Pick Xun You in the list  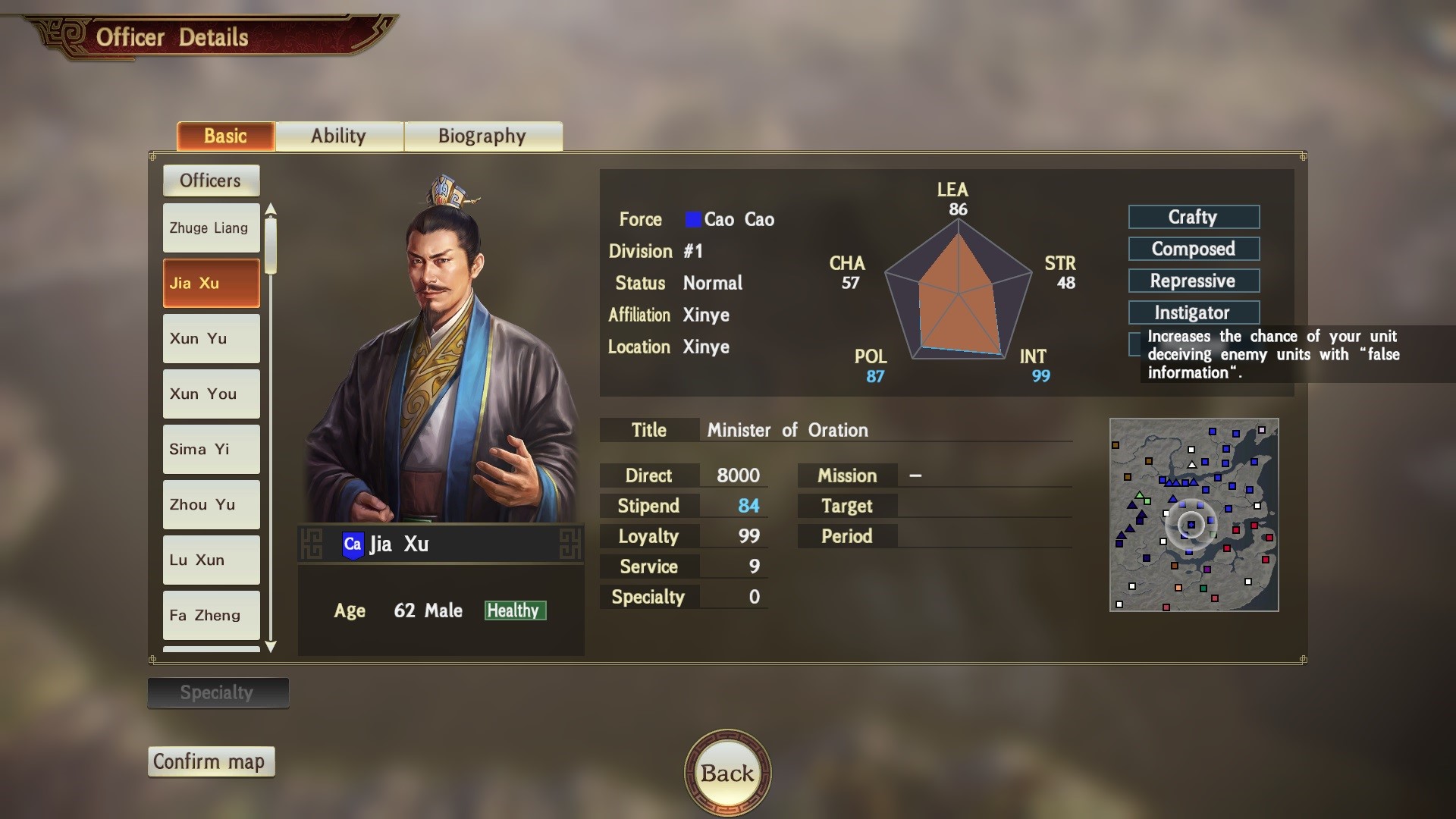pyautogui.click(x=211, y=394)
